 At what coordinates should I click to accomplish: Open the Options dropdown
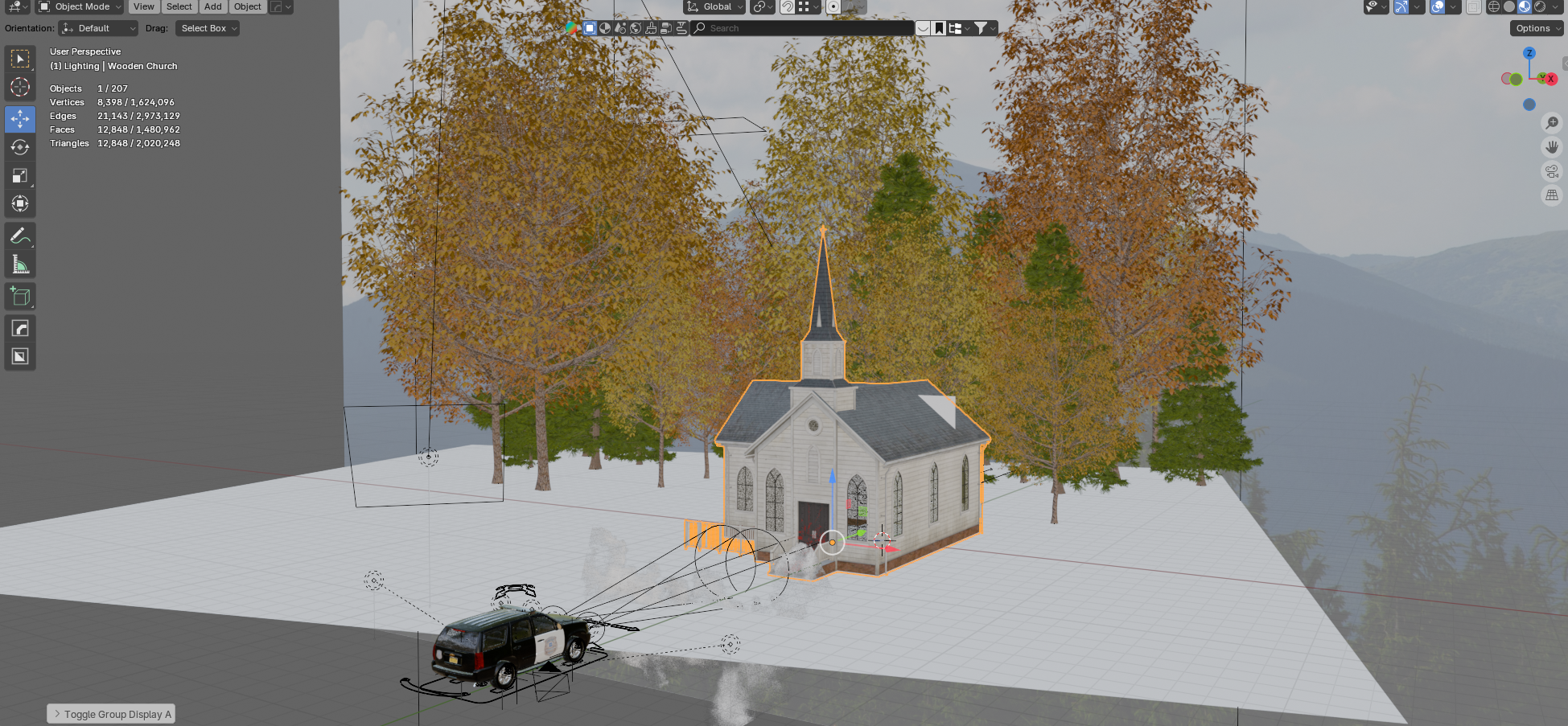tap(1536, 28)
